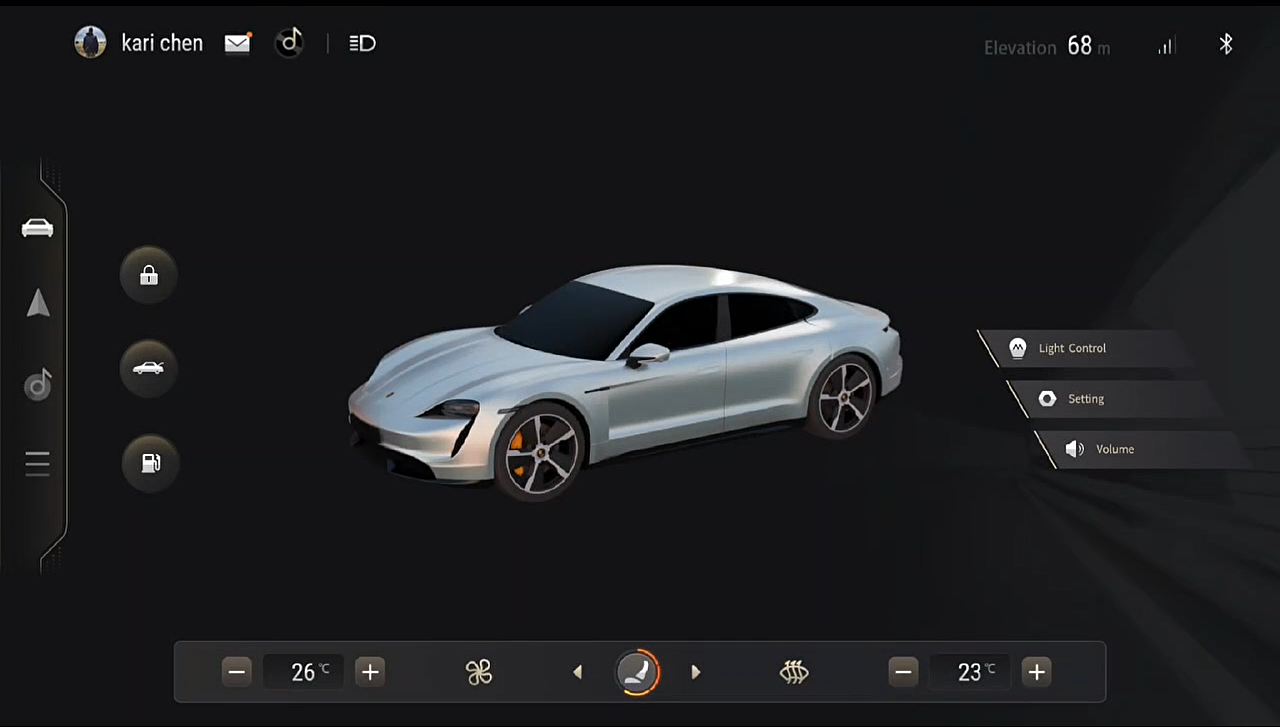Open the hamburger menu tab
This screenshot has width=1280, height=727.
point(38,464)
